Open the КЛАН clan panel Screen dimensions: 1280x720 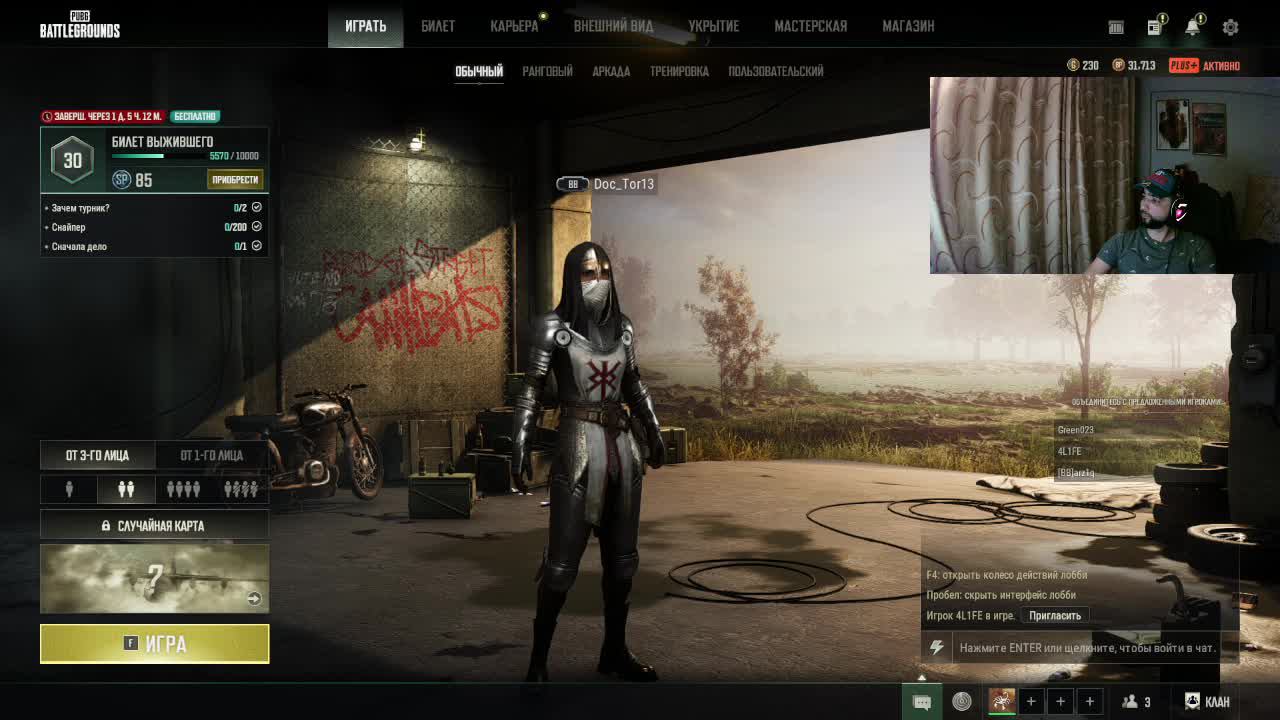point(1207,702)
